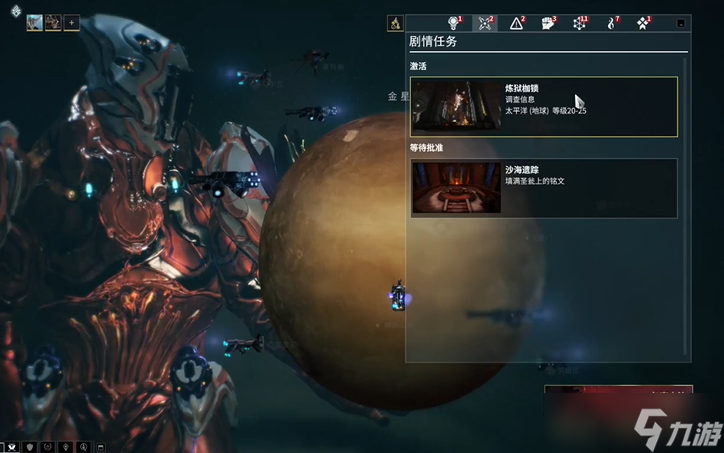Add a squad member with the plus slot
The height and width of the screenshot is (453, 724).
point(72,22)
